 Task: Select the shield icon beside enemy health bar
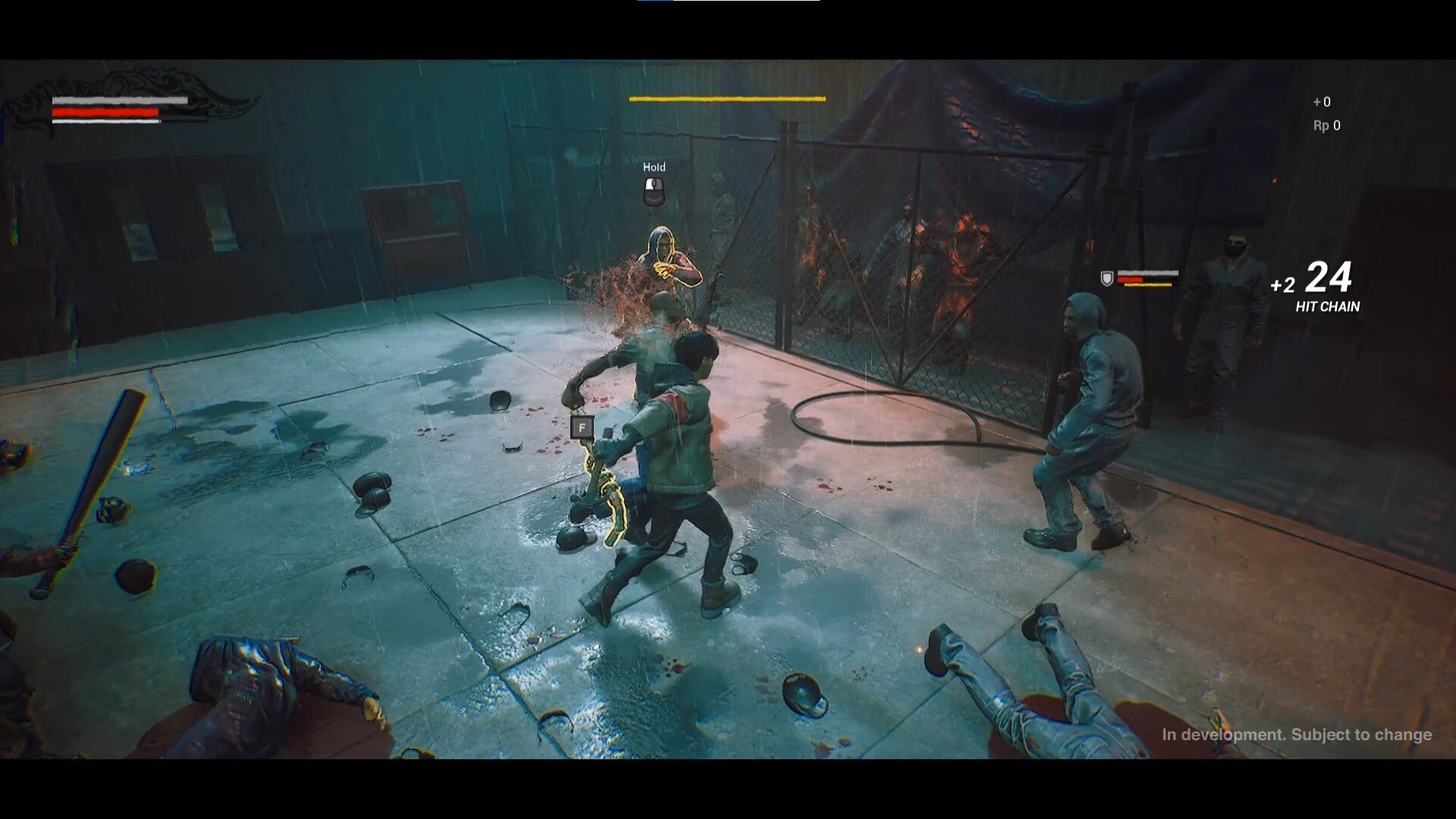(1106, 278)
